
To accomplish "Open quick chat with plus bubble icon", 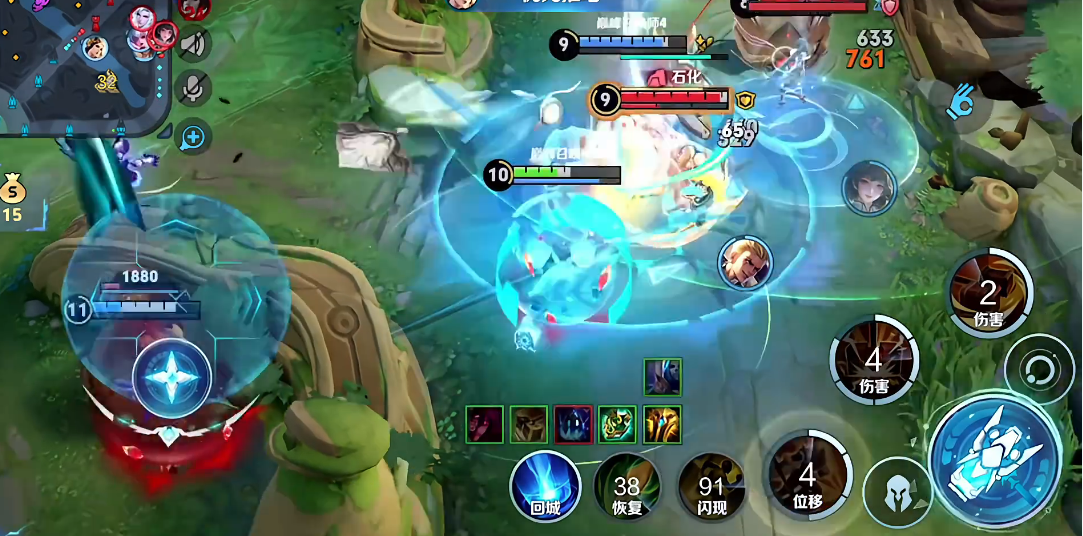I will (193, 136).
